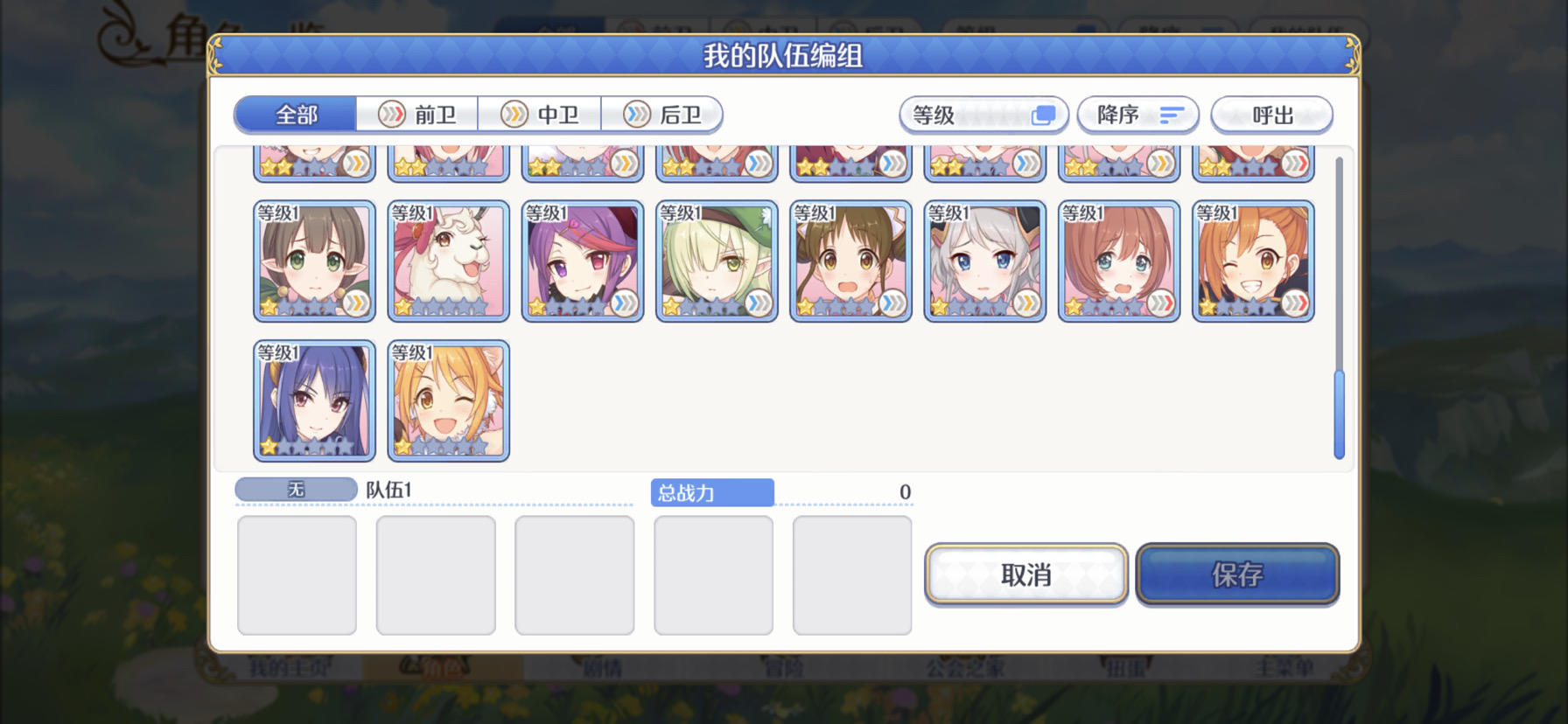Viewport: 1568px width, 724px height.
Task: Open the 呼出 call-out panel
Action: (1271, 115)
